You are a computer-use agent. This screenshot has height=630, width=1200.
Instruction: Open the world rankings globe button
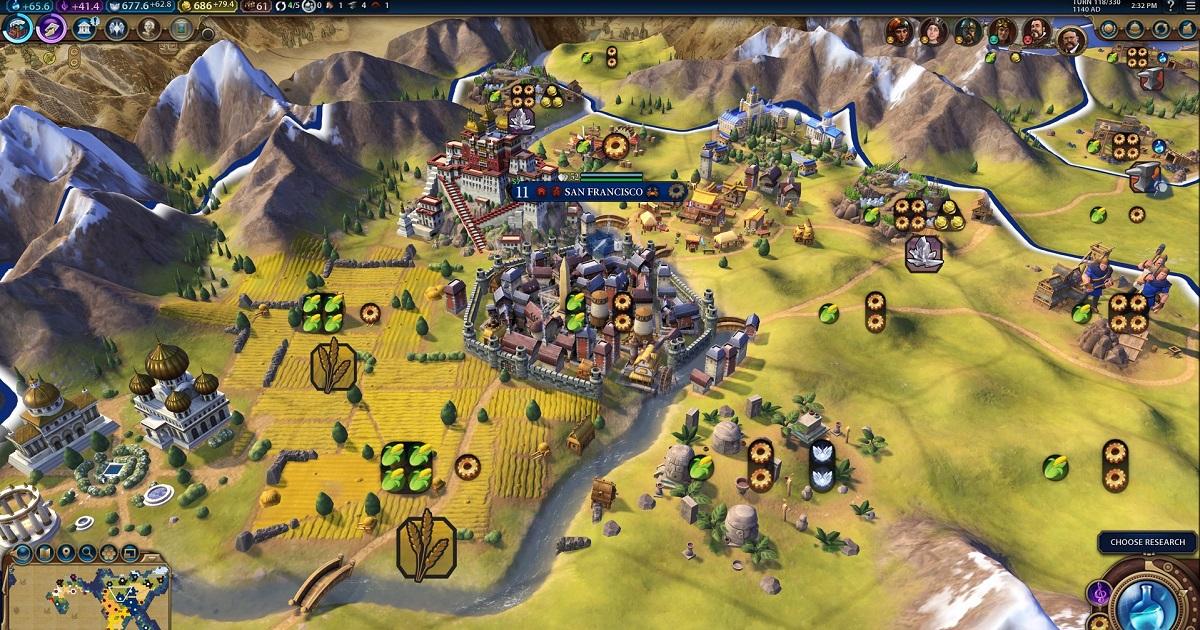point(1109,29)
